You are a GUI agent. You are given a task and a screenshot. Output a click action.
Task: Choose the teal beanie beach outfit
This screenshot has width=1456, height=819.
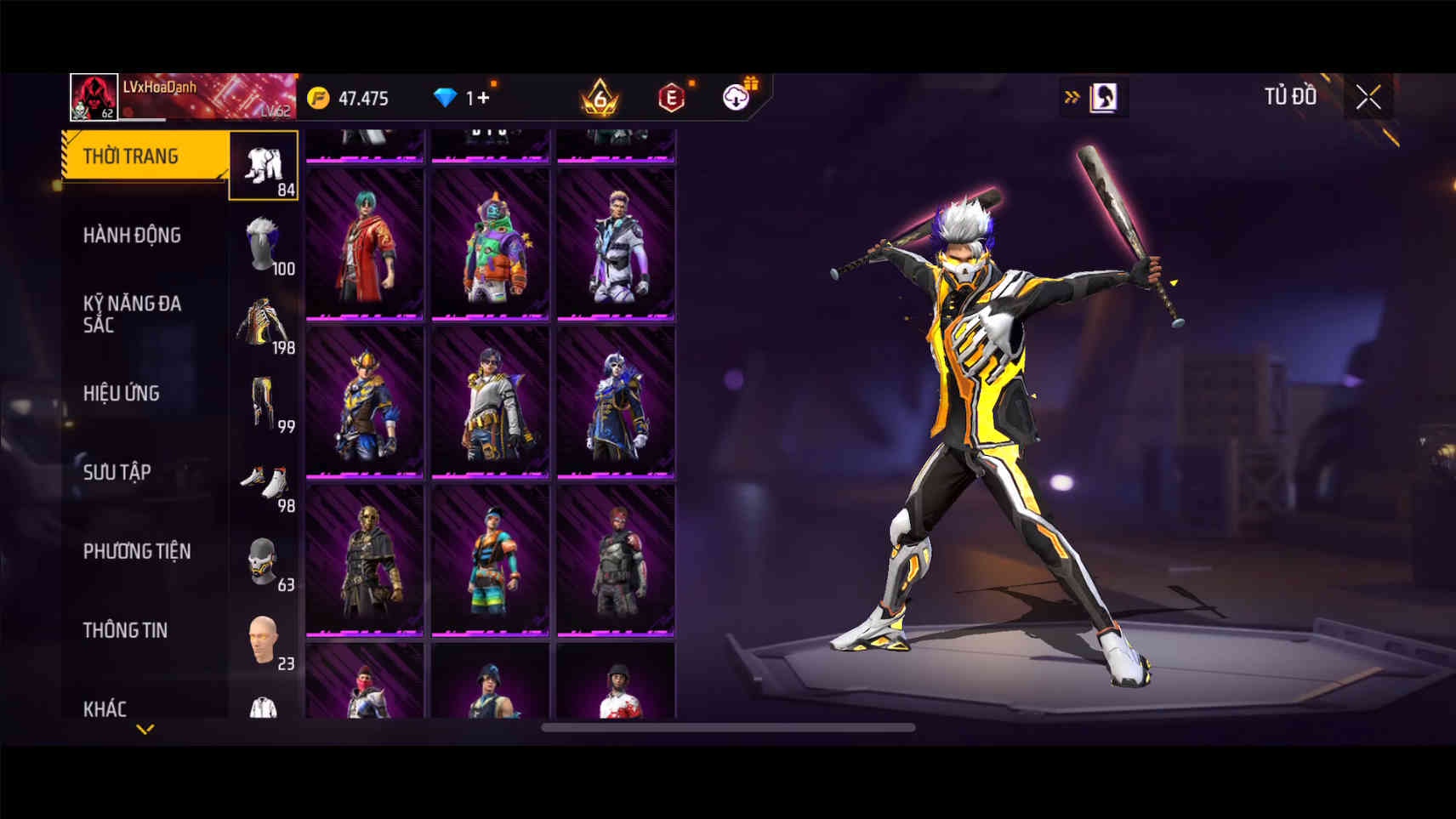pyautogui.click(x=490, y=560)
